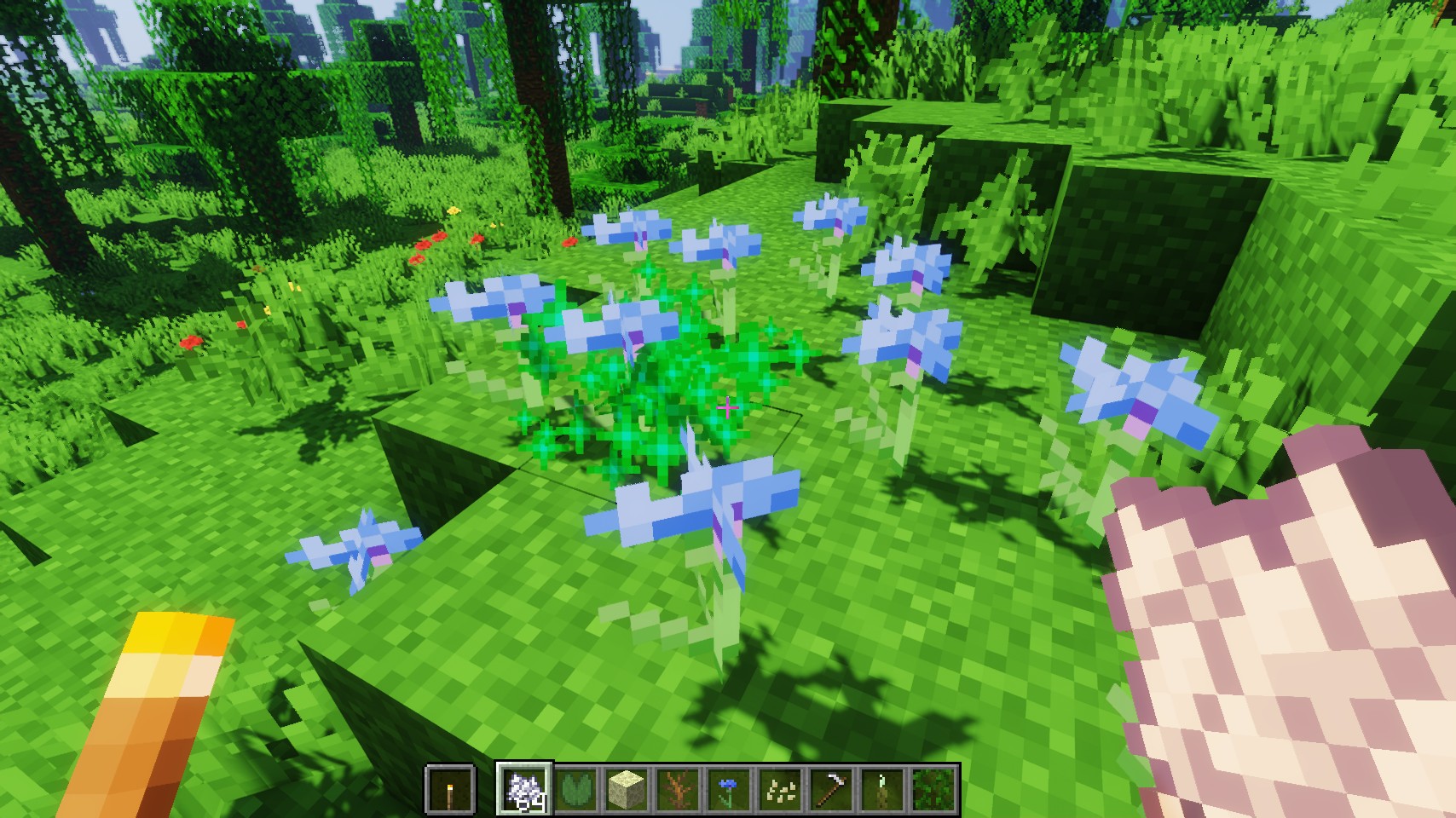Select the leaves block hotbar slot

(934, 789)
